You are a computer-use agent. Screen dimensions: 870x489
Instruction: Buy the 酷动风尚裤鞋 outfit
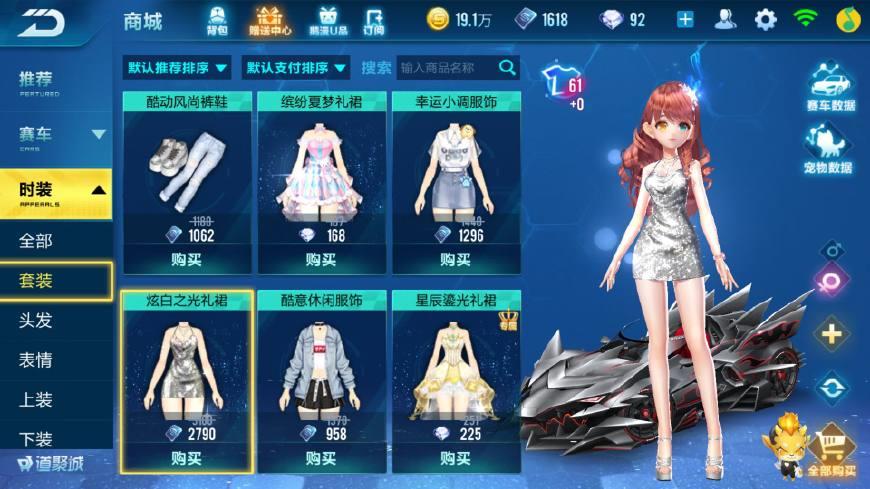pyautogui.click(x=186, y=260)
